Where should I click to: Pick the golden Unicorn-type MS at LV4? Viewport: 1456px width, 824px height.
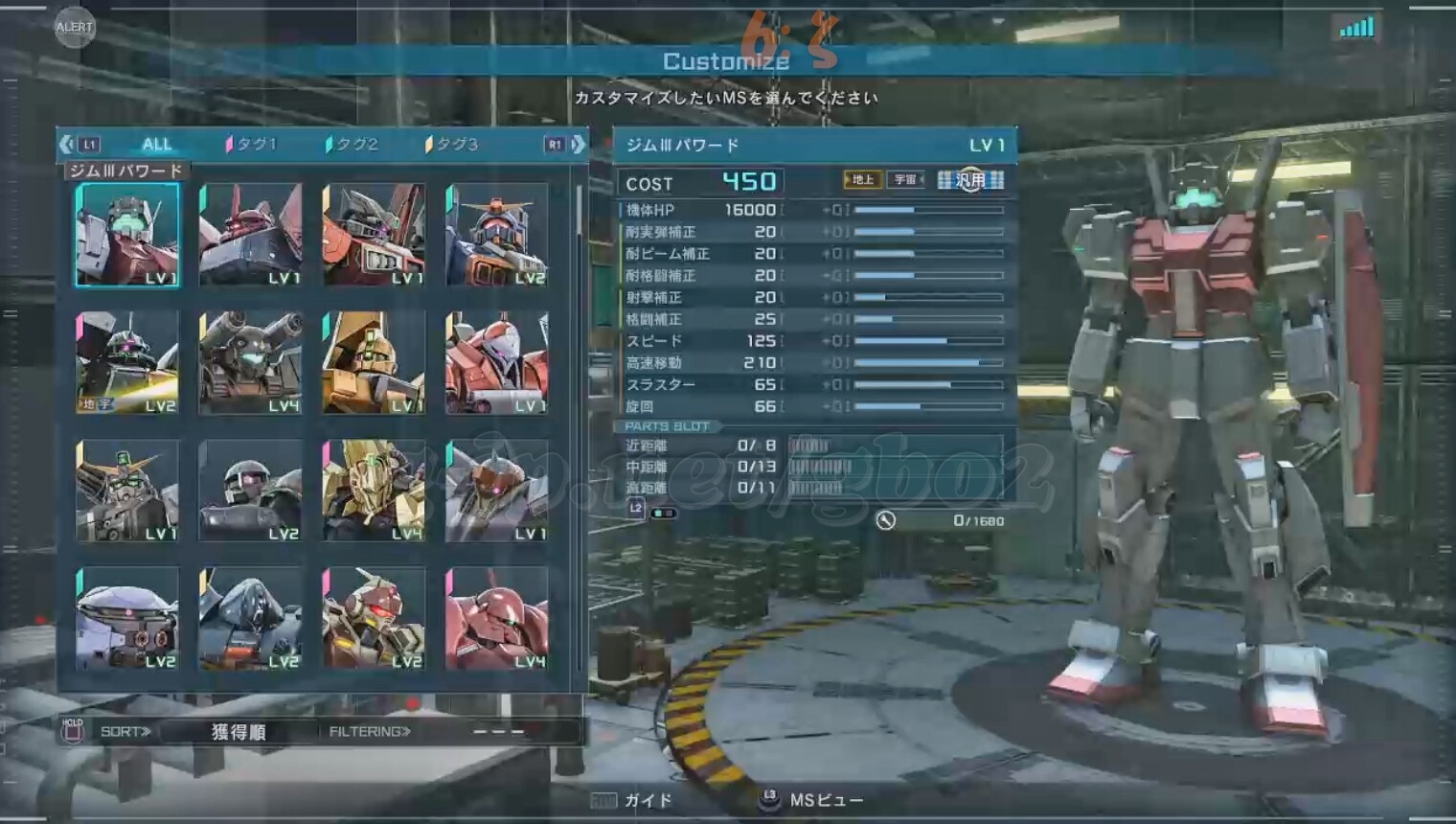(x=374, y=491)
